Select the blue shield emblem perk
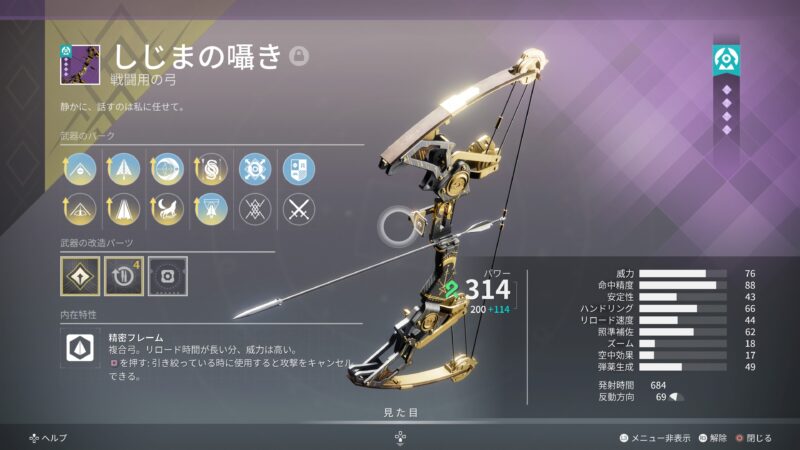800x450 pixels. (298, 168)
